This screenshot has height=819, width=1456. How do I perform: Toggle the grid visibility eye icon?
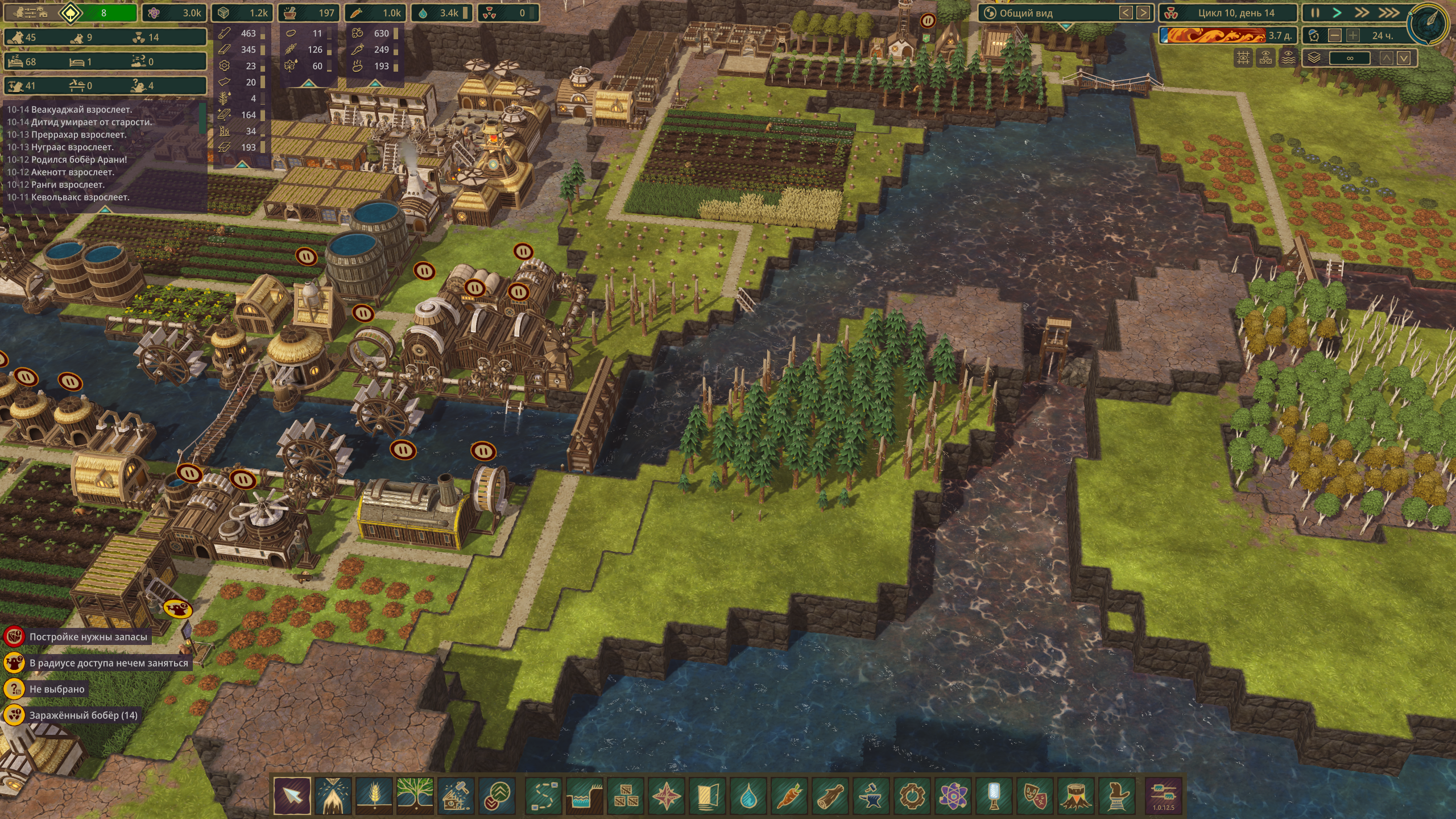(x=1243, y=58)
